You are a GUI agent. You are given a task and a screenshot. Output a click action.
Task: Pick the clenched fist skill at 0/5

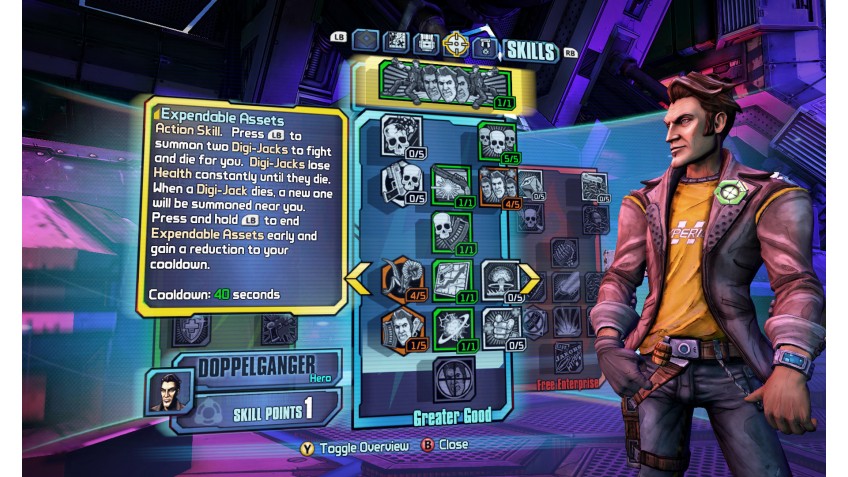(x=499, y=327)
